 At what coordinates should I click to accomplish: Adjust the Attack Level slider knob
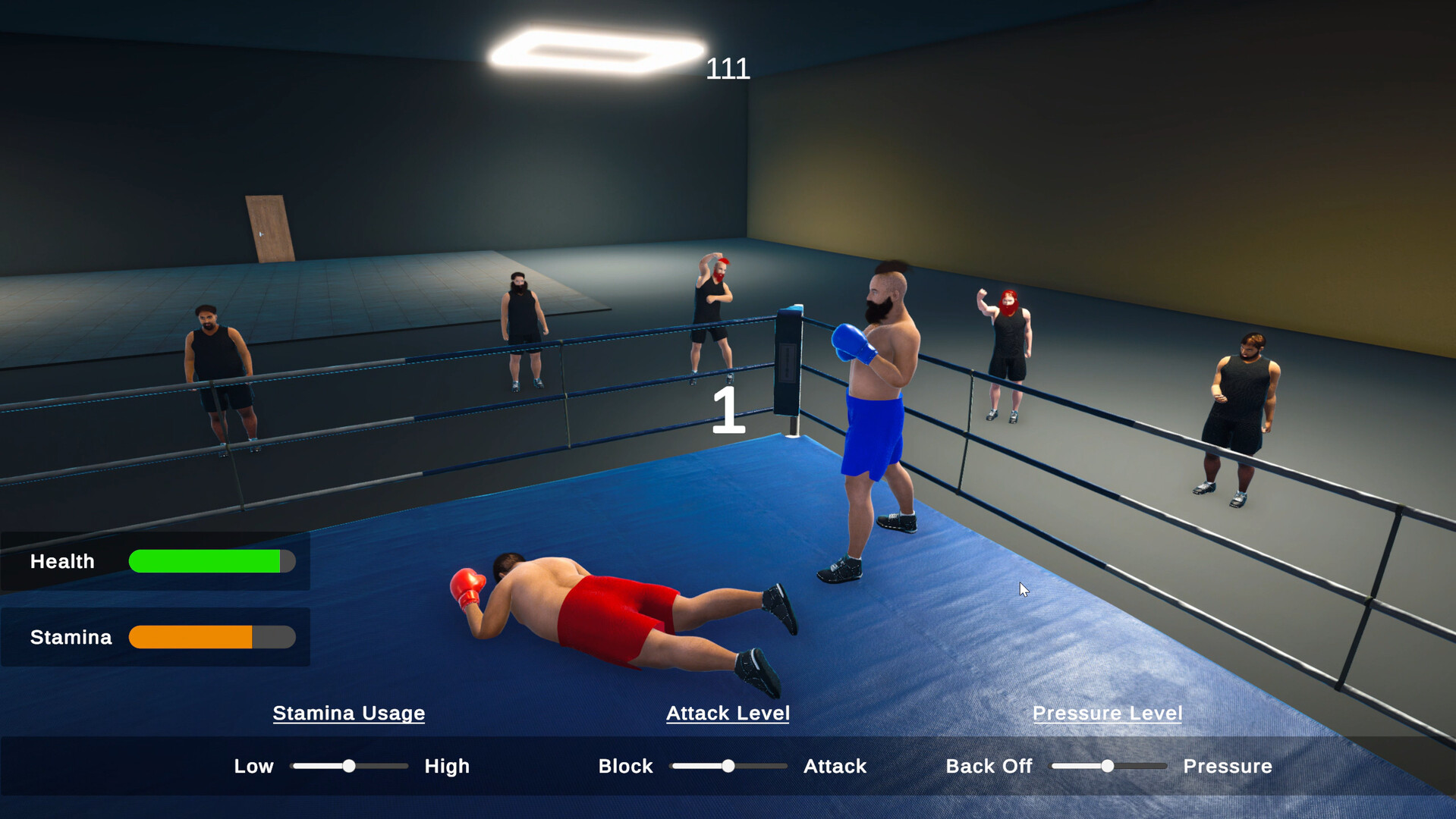pos(728,766)
